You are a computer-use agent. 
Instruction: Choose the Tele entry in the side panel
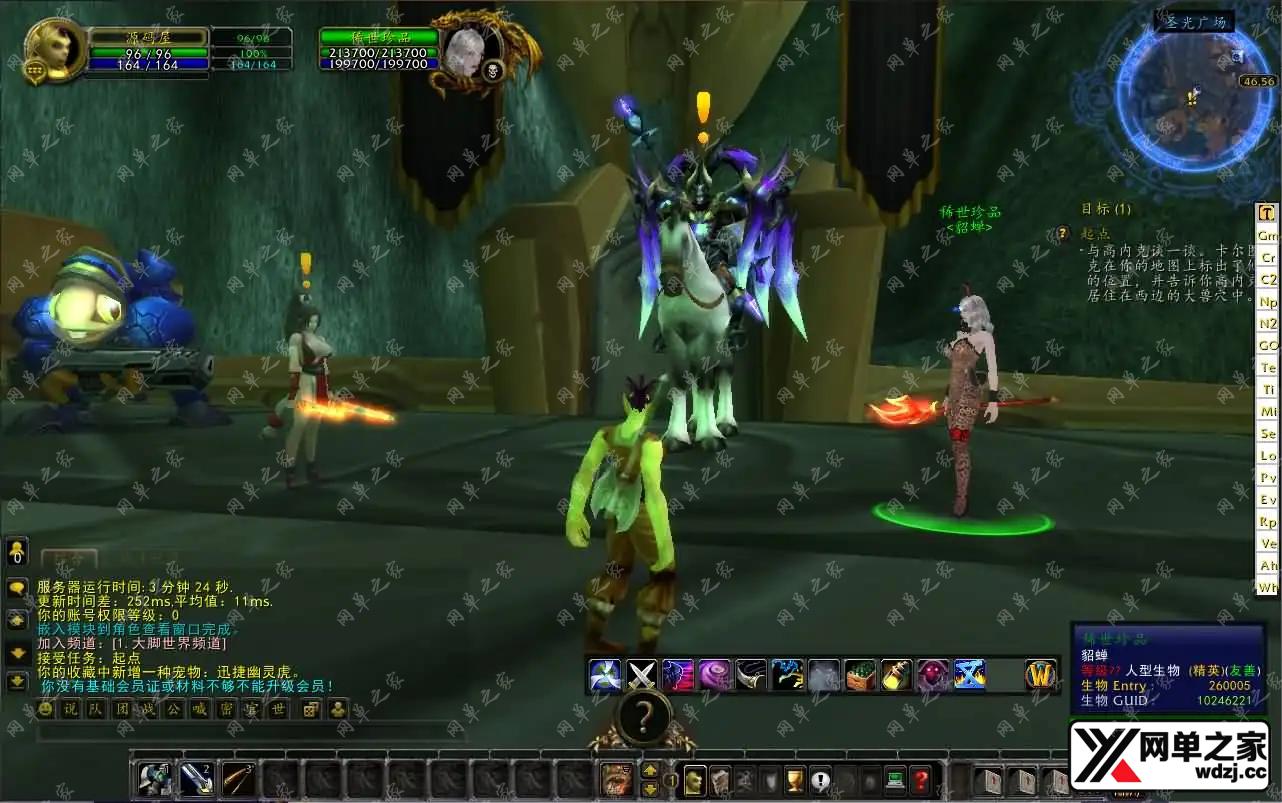click(1268, 368)
